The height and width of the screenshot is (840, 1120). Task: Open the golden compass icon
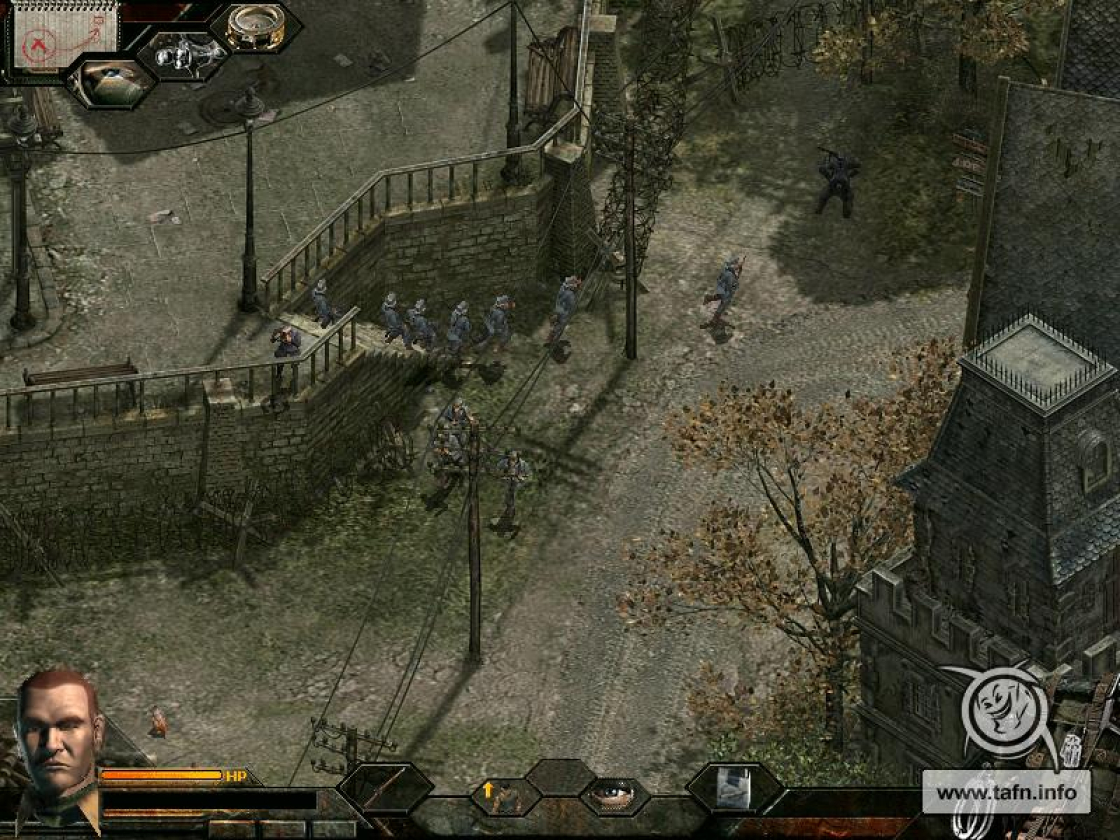tap(255, 27)
